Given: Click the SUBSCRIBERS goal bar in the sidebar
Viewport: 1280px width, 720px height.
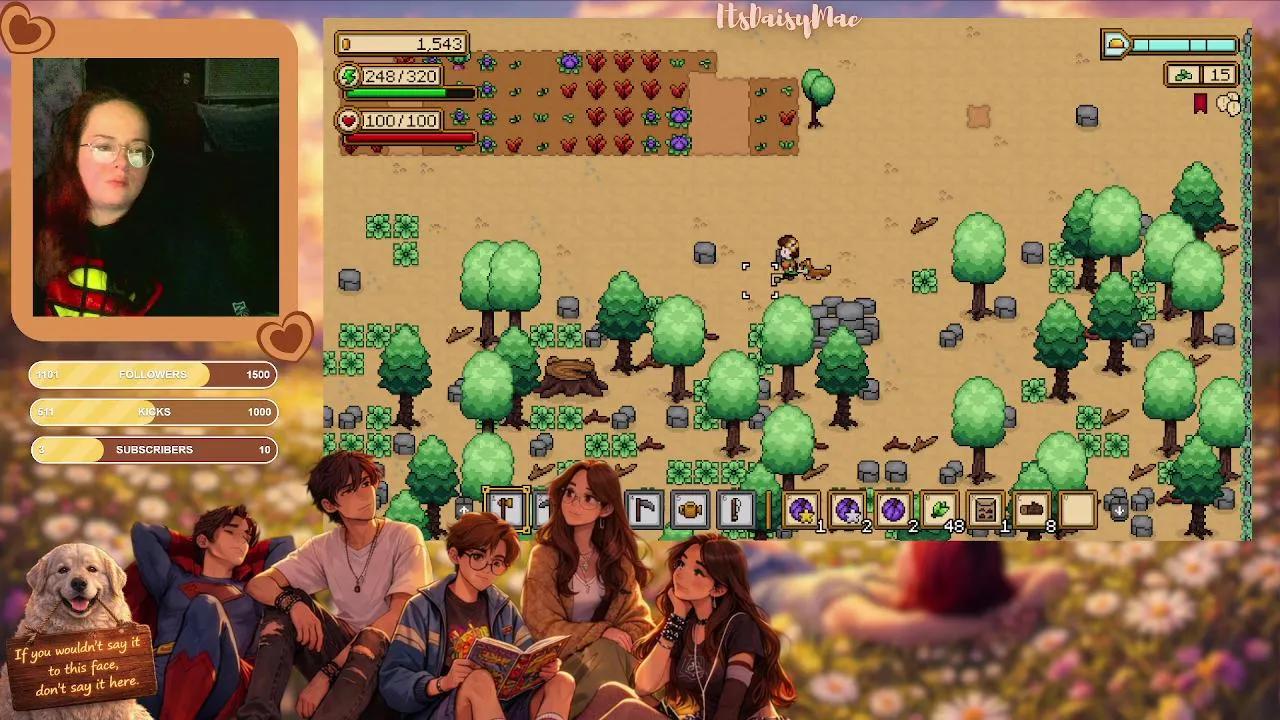Looking at the screenshot, I should (152, 450).
